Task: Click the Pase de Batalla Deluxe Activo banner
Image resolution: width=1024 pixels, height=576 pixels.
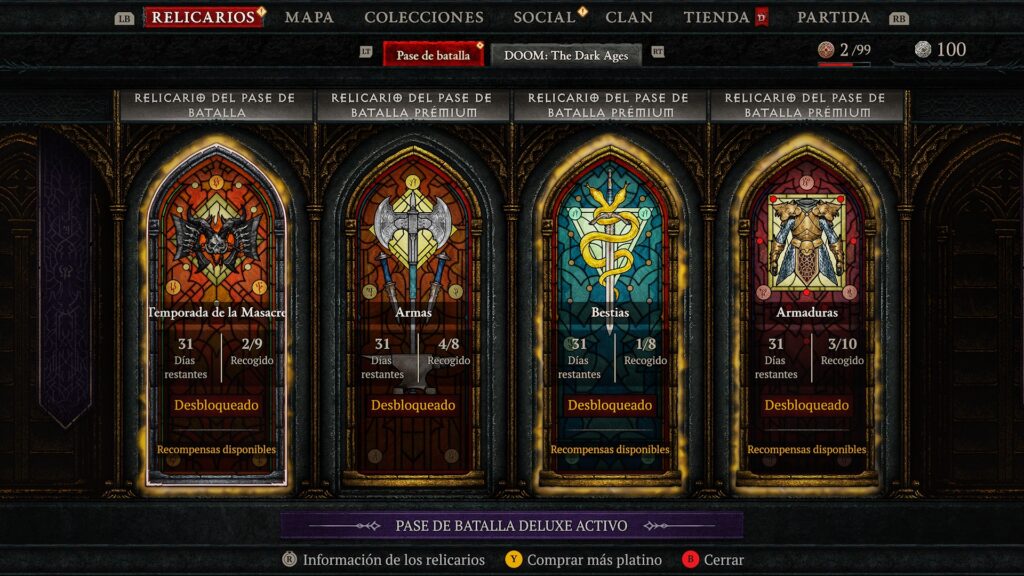Action: coord(511,525)
